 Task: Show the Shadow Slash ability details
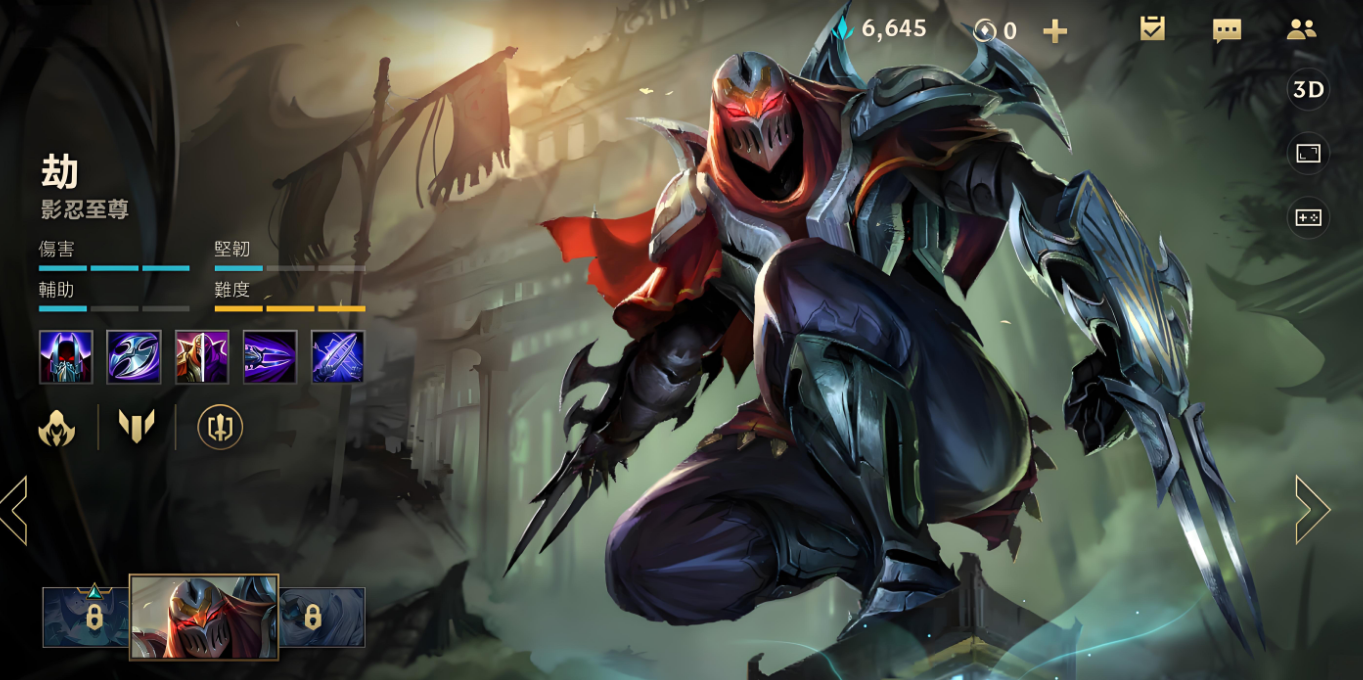(x=270, y=357)
